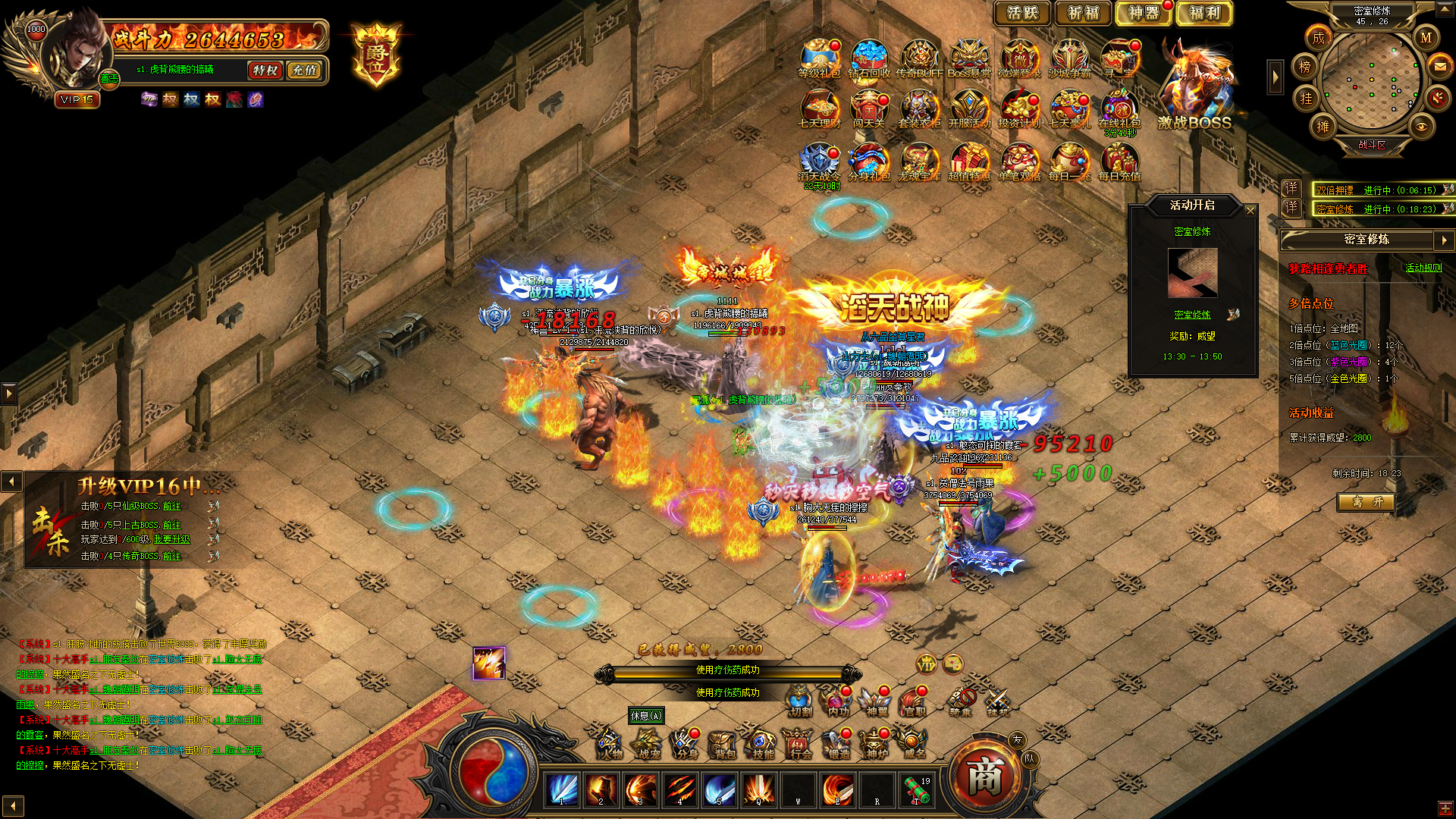Open the 技能 skills panel

[x=761, y=744]
